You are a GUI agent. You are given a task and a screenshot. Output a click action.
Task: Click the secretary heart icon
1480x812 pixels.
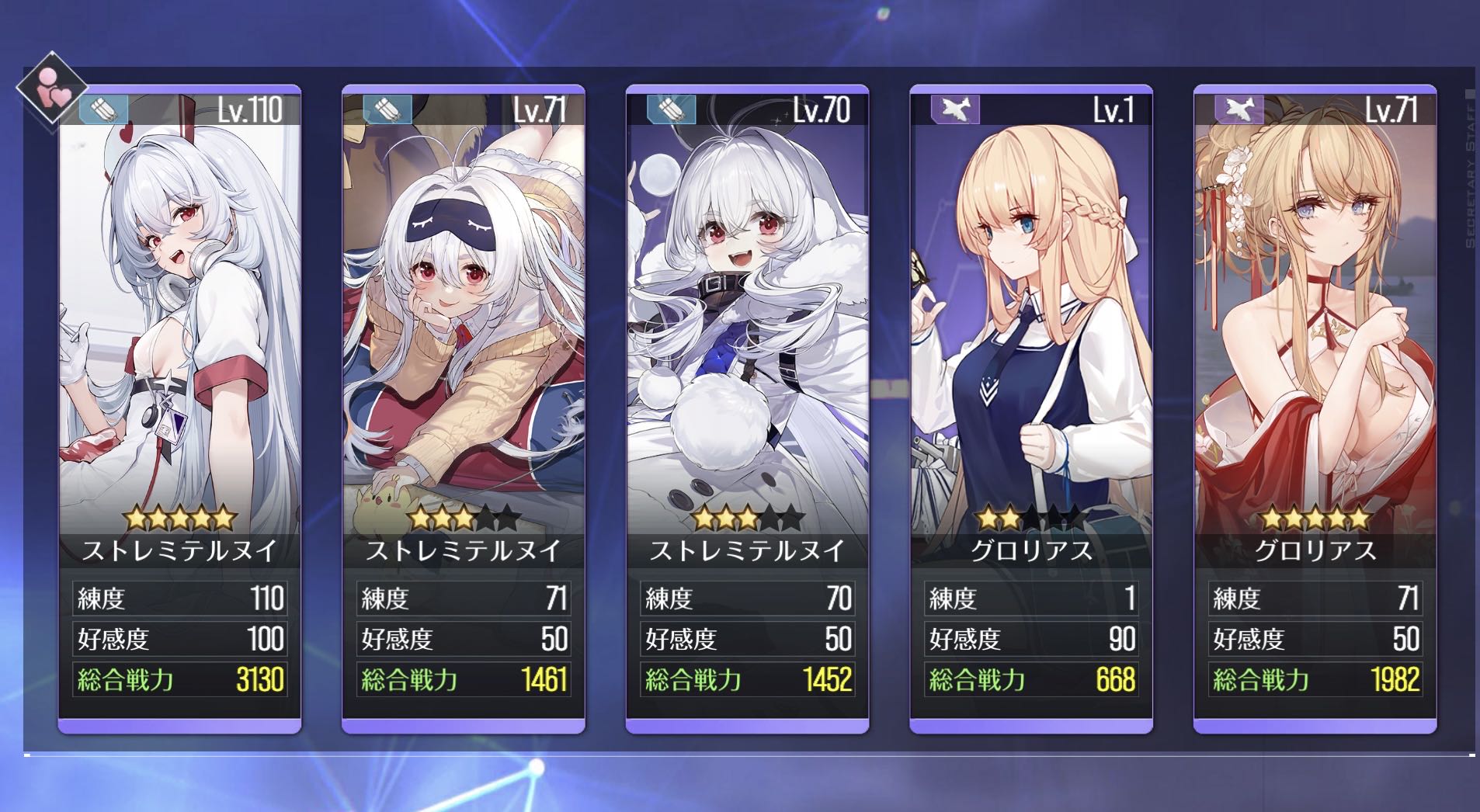pos(53,88)
